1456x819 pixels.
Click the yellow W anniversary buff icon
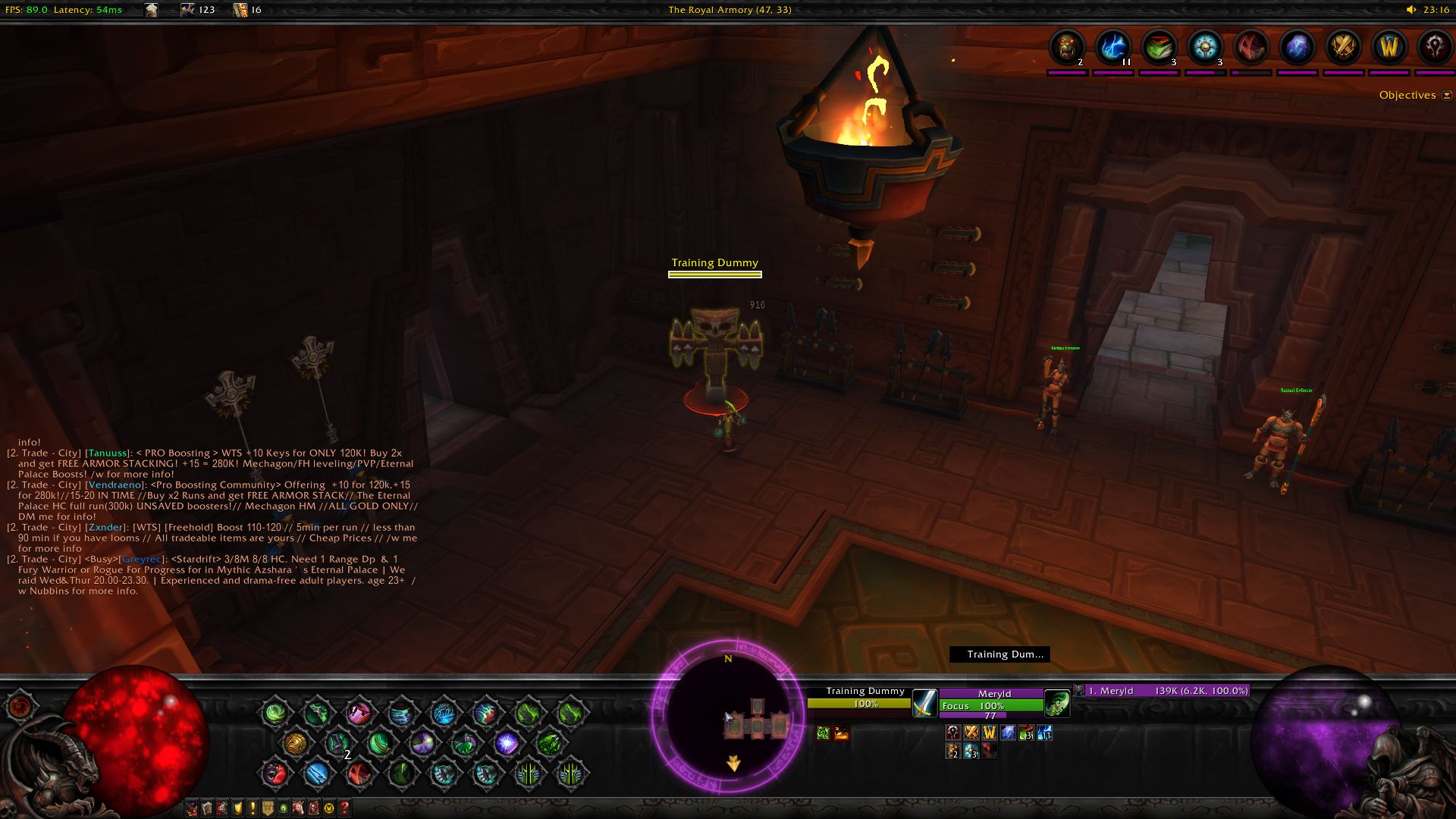1388,47
